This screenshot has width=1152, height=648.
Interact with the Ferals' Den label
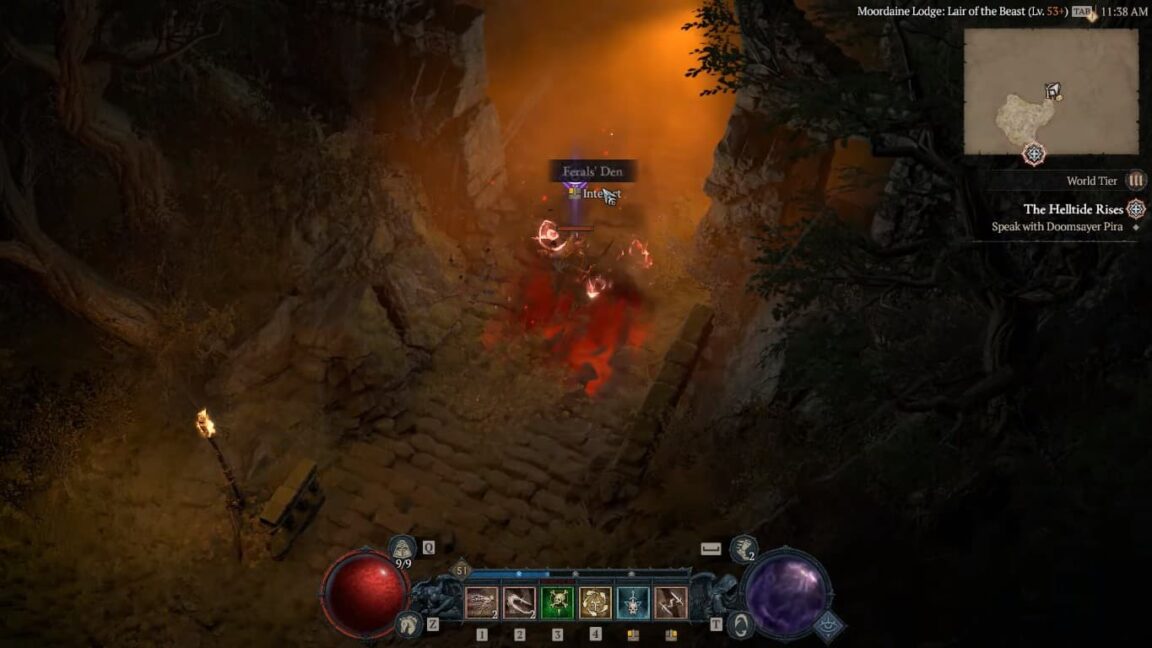(x=593, y=172)
